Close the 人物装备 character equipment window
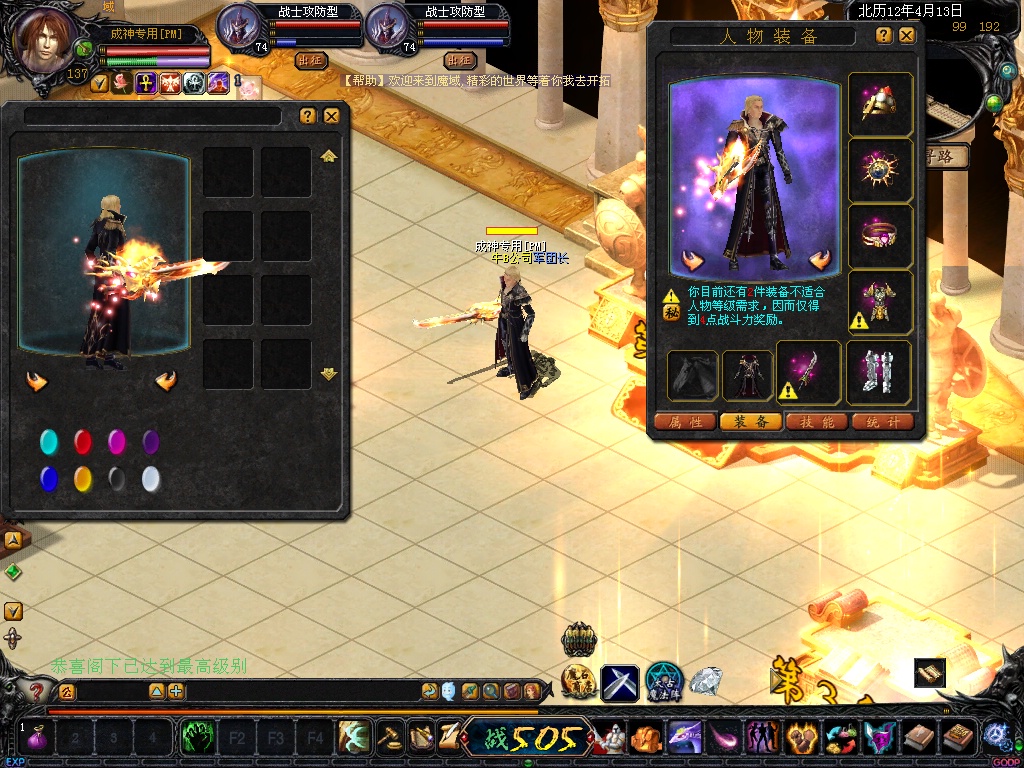The image size is (1024, 768). (x=907, y=35)
